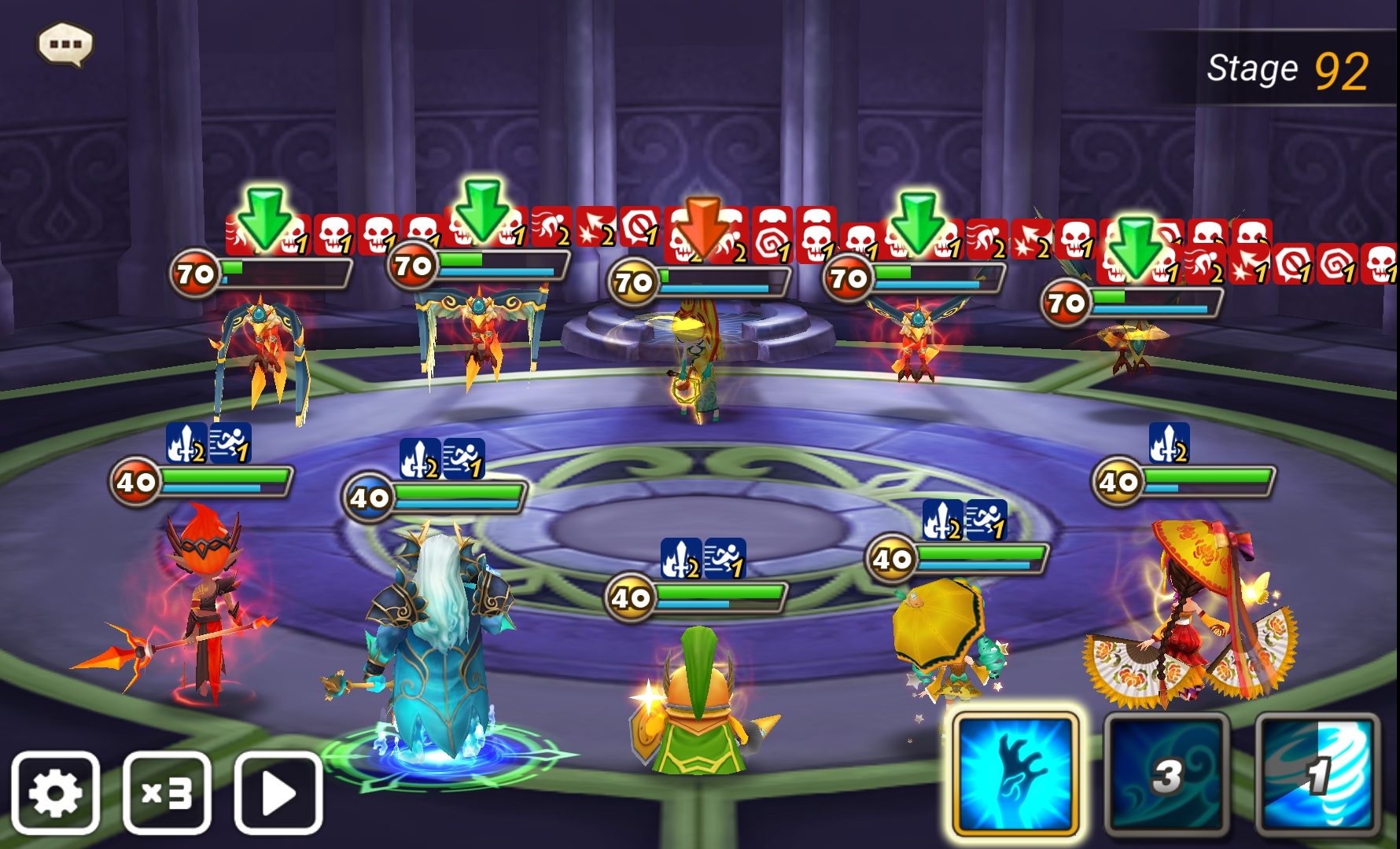Start auto-battle with the play button
Image resolution: width=1400 pixels, height=849 pixels.
point(278,792)
